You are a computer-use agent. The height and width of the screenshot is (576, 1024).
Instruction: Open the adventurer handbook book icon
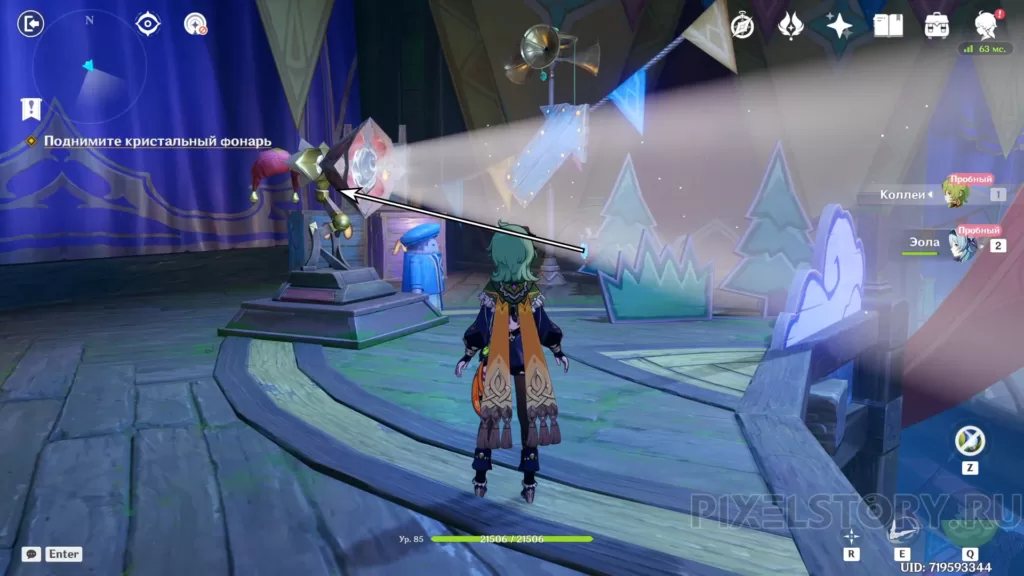tap(888, 26)
